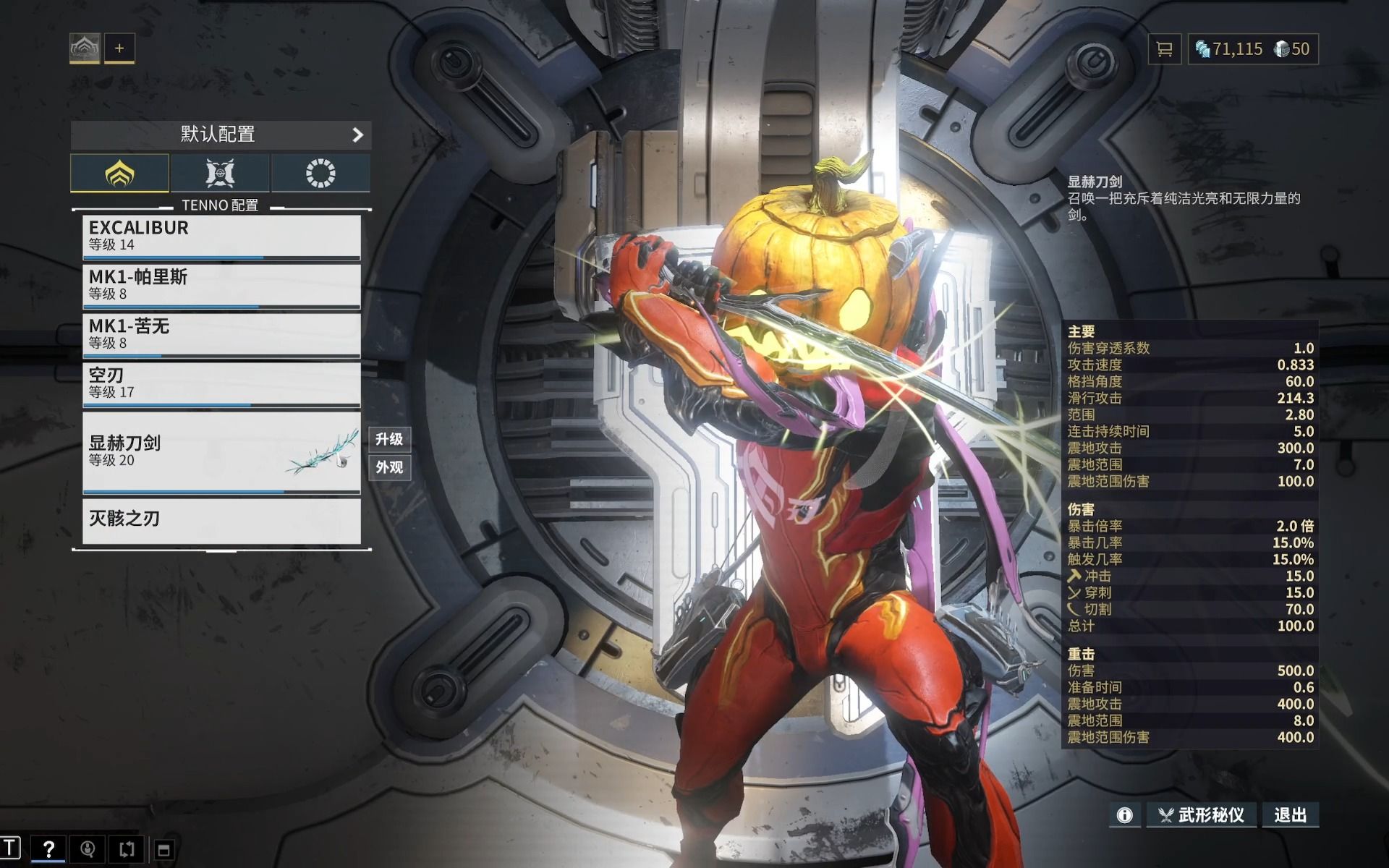Choose the MK1-帕里斯 primary weapon slot
The image size is (1389, 868).
pos(221,285)
